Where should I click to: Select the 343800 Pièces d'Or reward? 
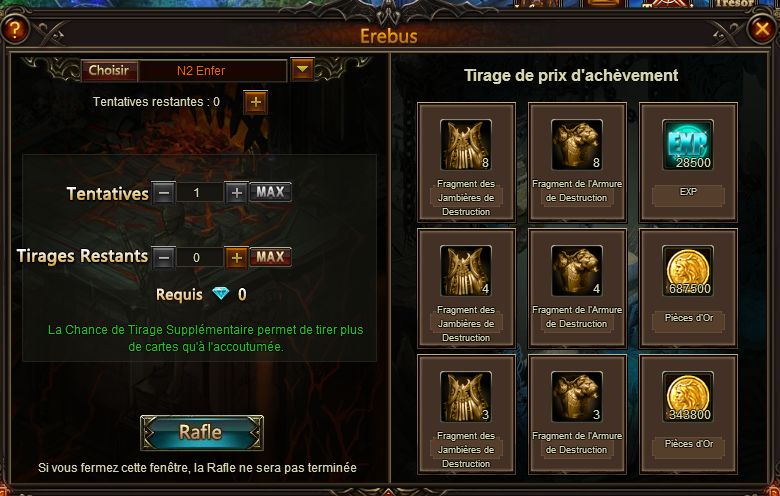687,397
